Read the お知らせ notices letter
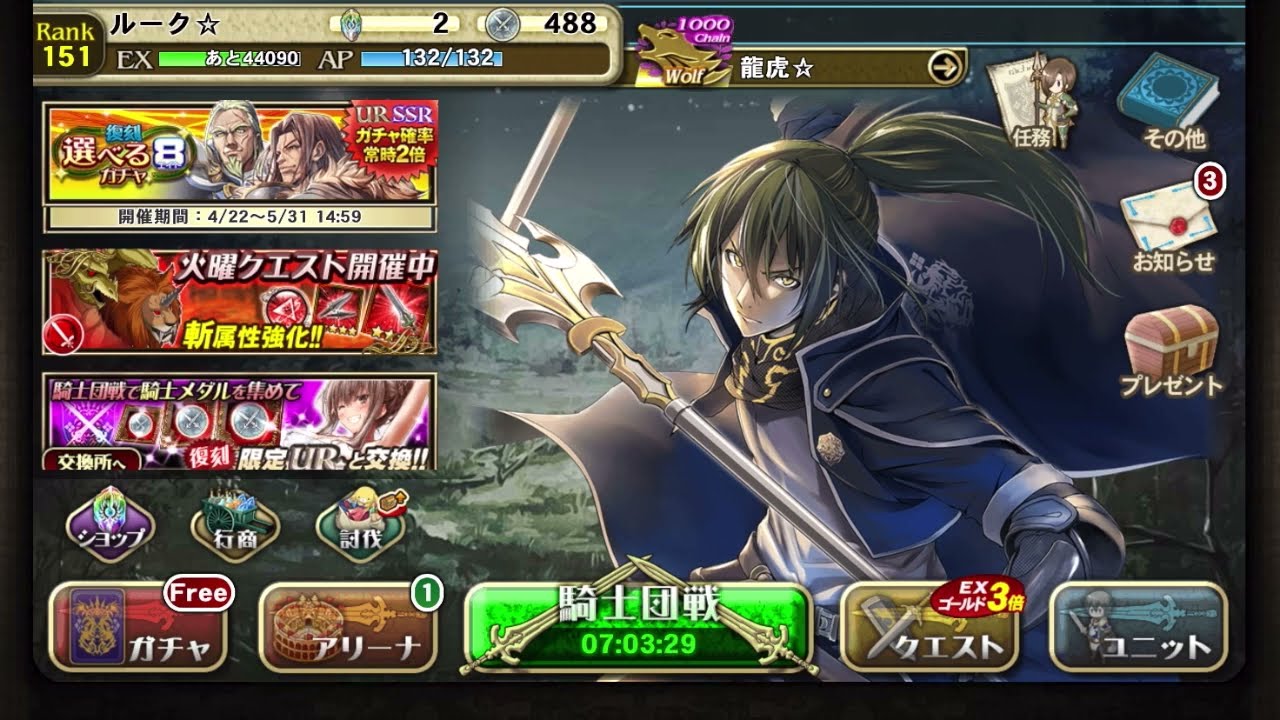1280x720 pixels. click(x=1168, y=227)
